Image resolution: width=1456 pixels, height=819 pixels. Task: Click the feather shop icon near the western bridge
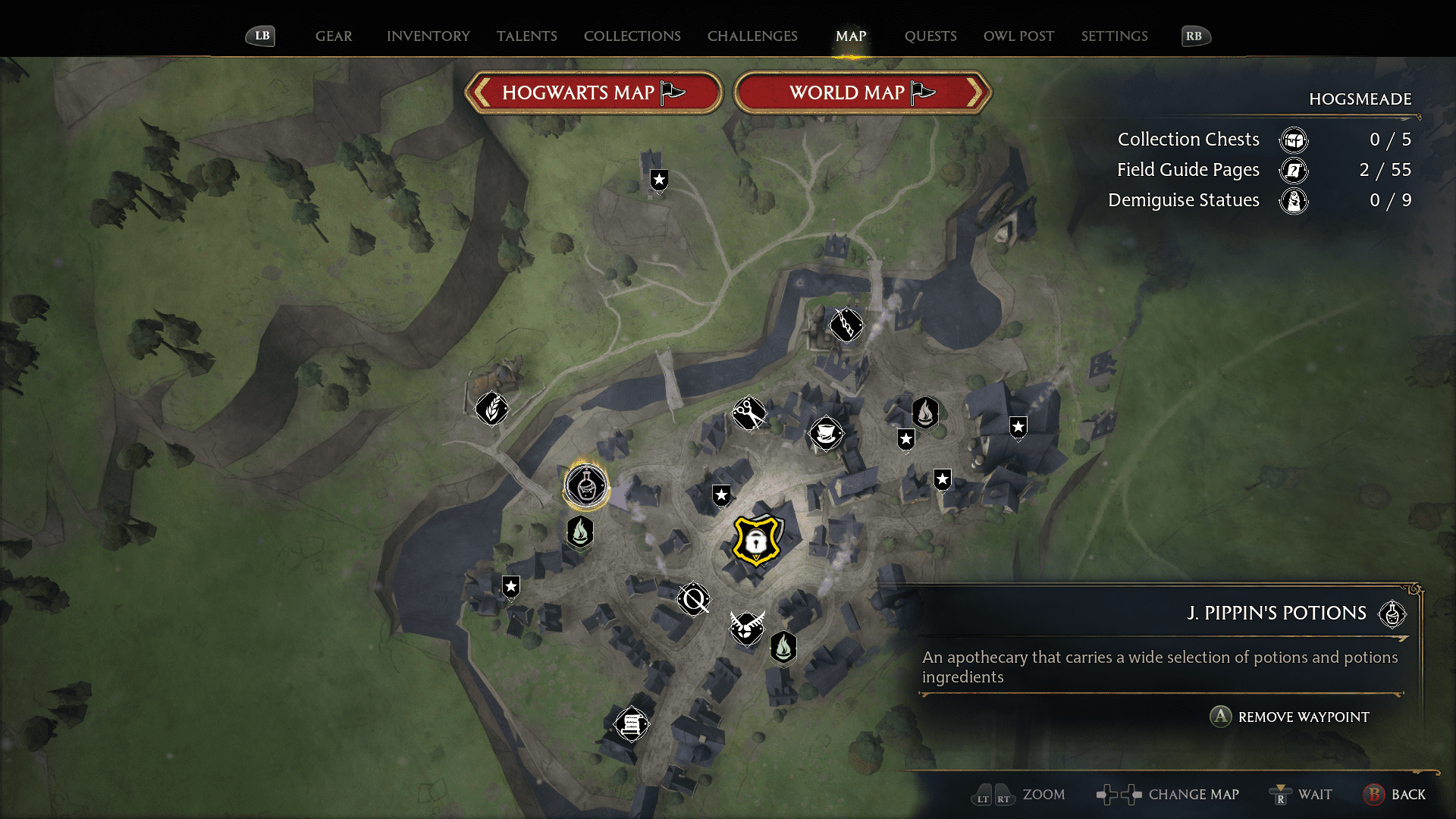492,409
